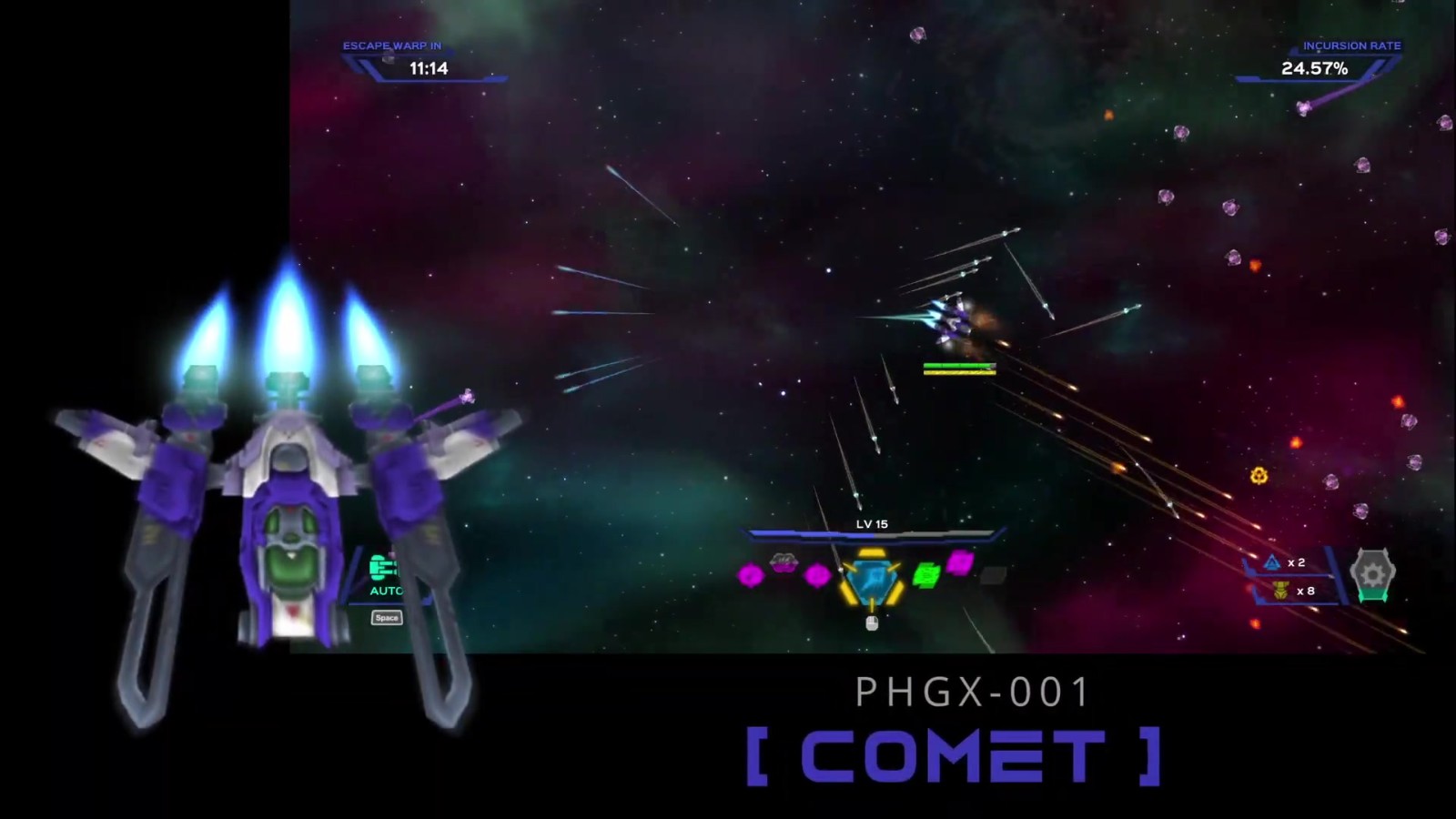Click the green module icon beside the ability

tap(926, 576)
